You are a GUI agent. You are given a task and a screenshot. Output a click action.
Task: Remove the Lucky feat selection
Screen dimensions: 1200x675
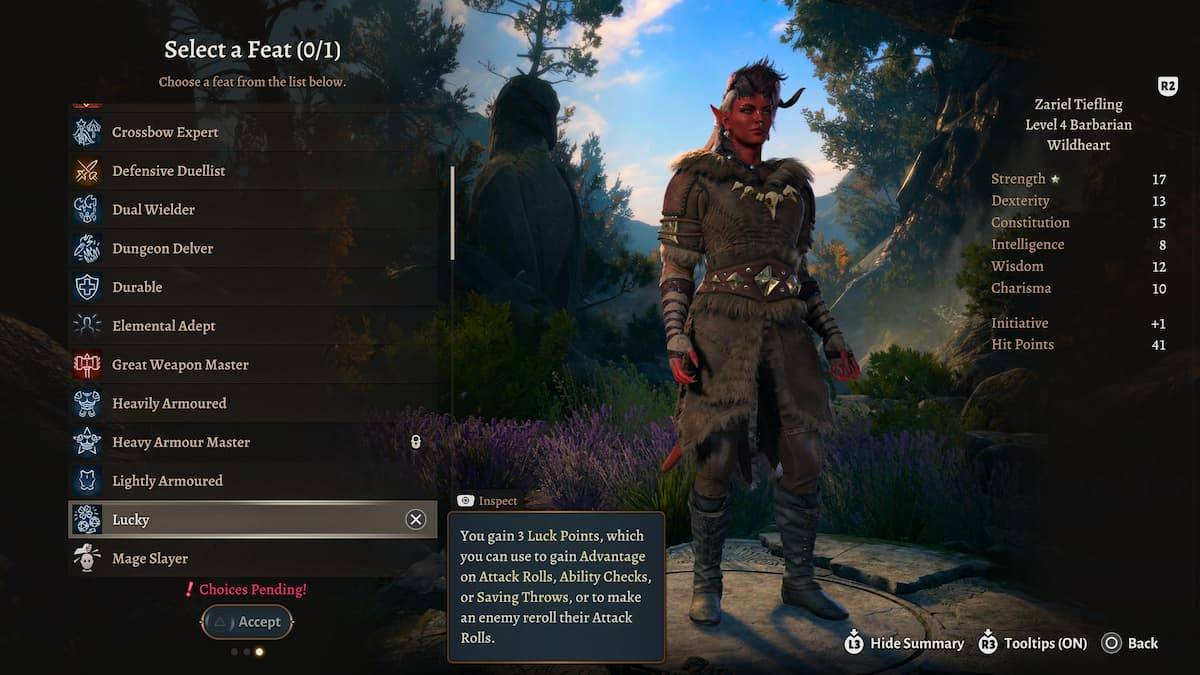(415, 519)
